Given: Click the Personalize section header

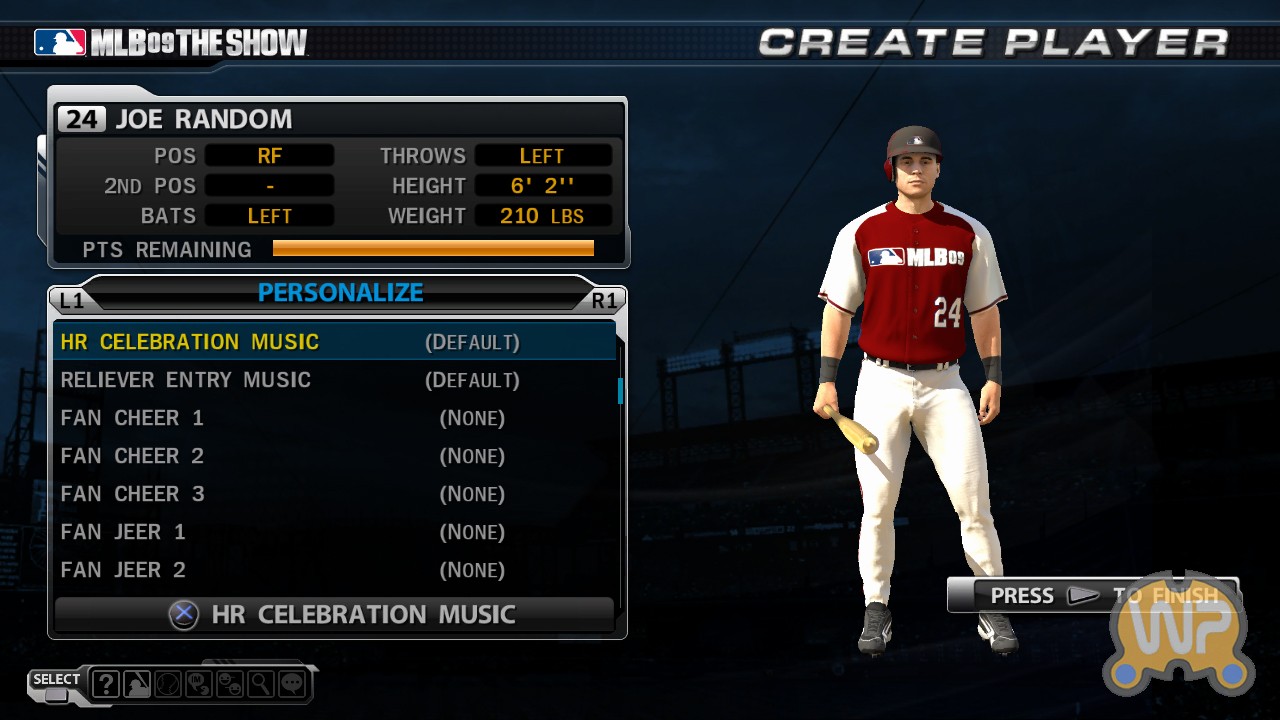Looking at the screenshot, I should pyautogui.click(x=340, y=293).
